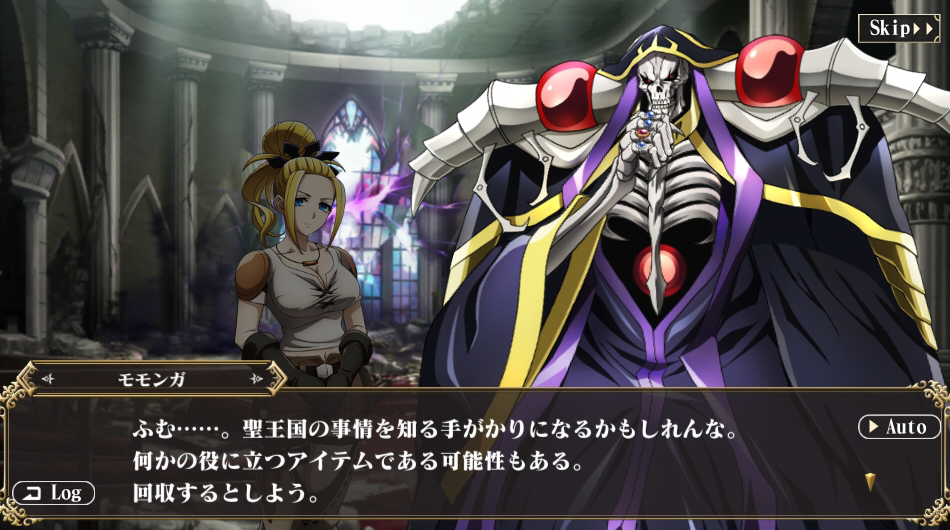Open the dialogue Log
The image size is (950, 530).
point(54,493)
